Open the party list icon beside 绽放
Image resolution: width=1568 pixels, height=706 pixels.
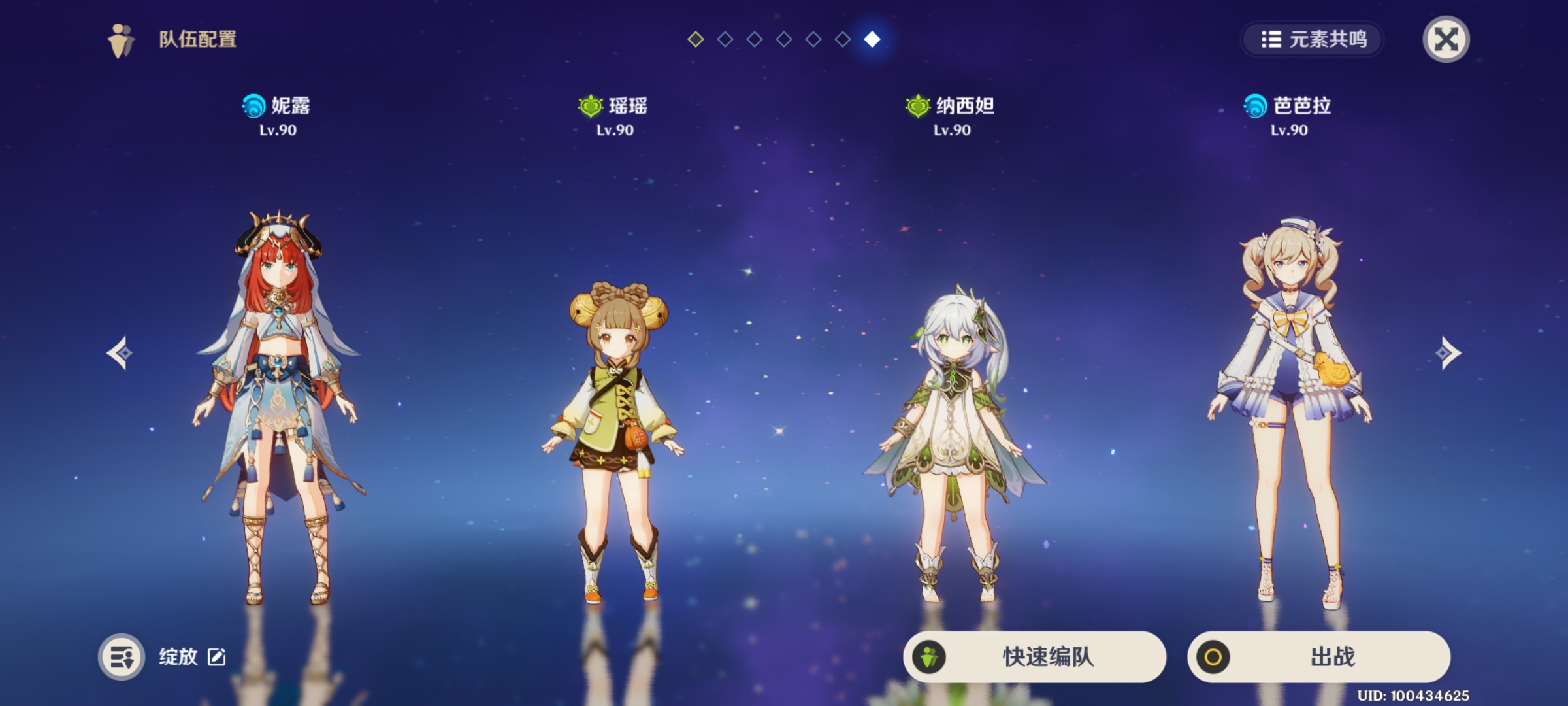[122, 656]
